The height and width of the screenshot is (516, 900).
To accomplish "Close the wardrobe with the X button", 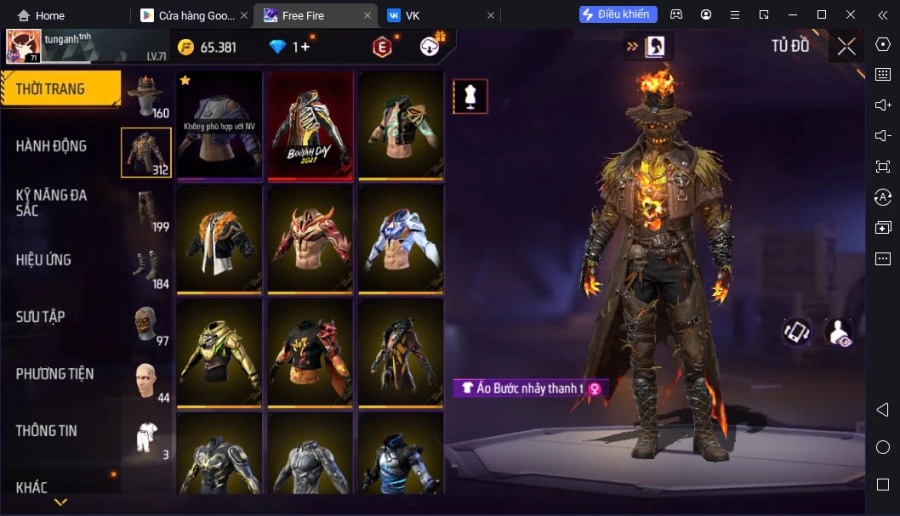I will coord(847,46).
